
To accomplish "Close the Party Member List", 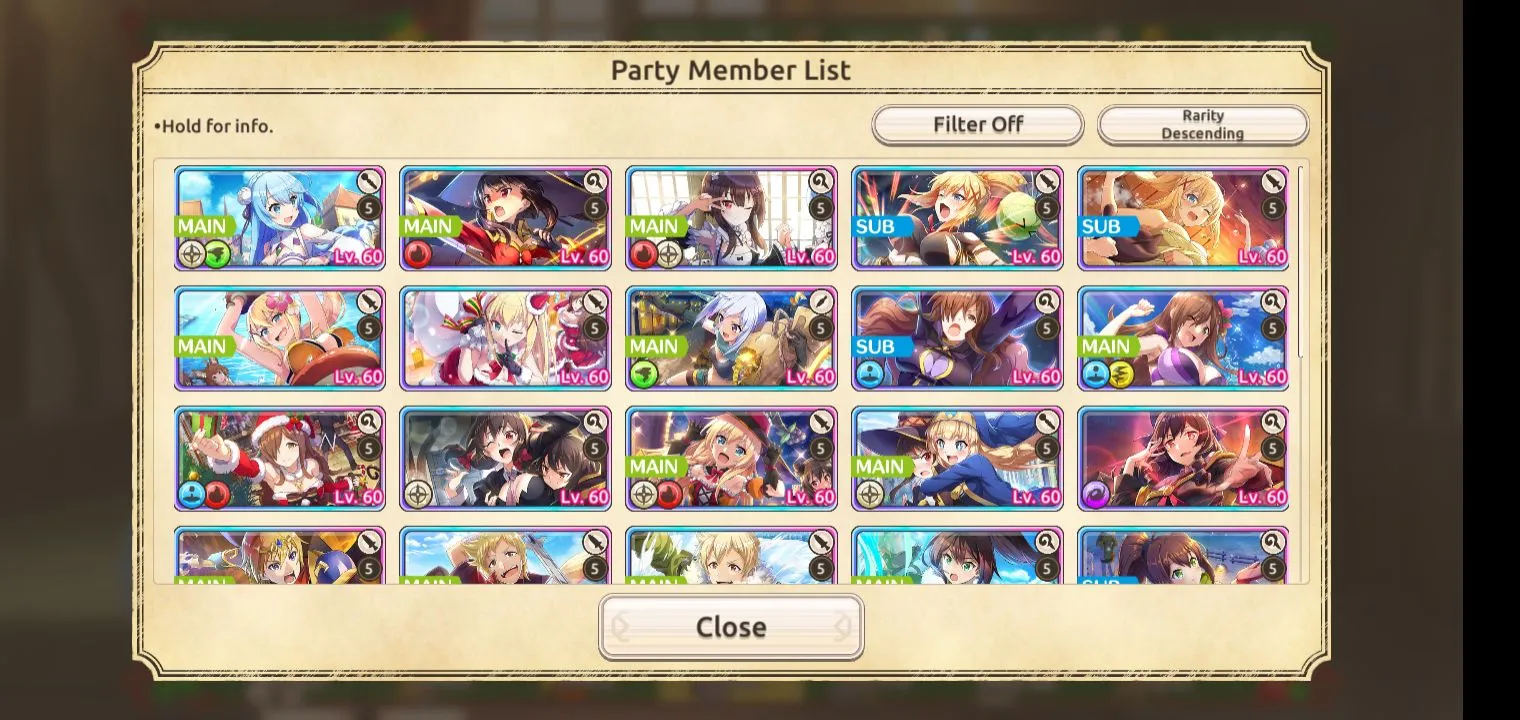I will pos(731,627).
